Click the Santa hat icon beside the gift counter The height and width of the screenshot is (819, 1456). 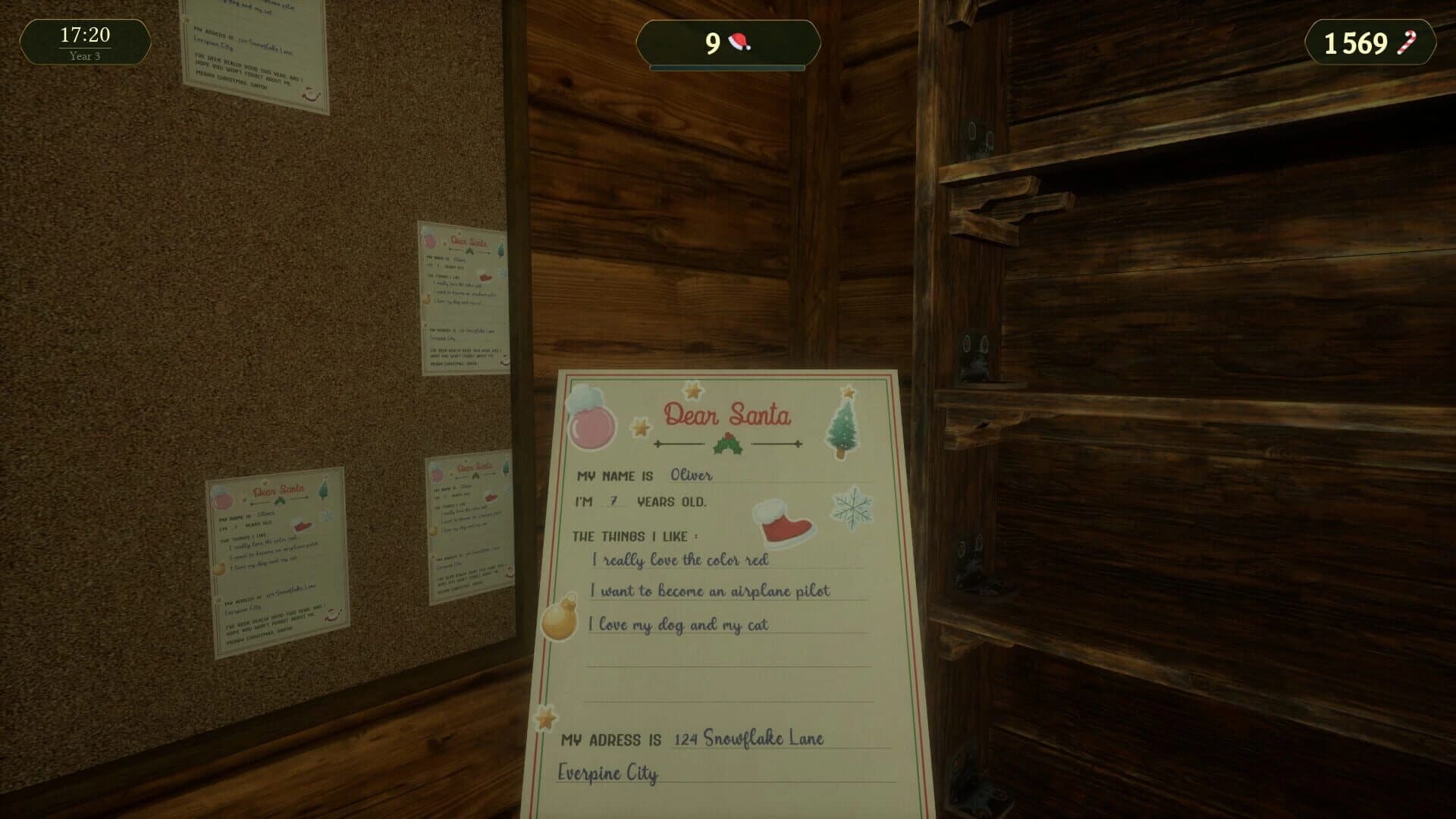click(x=738, y=43)
